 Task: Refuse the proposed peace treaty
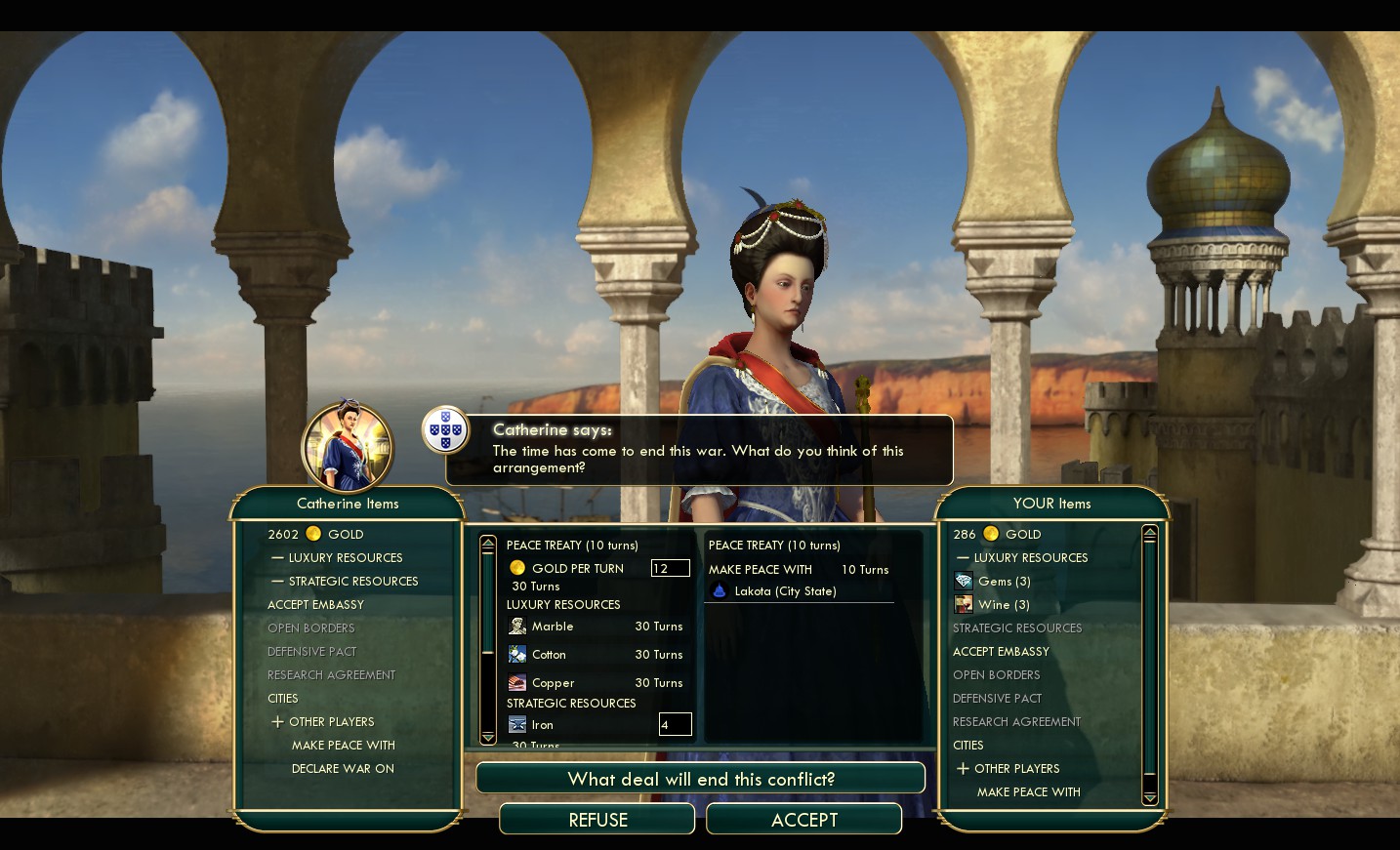(597, 820)
